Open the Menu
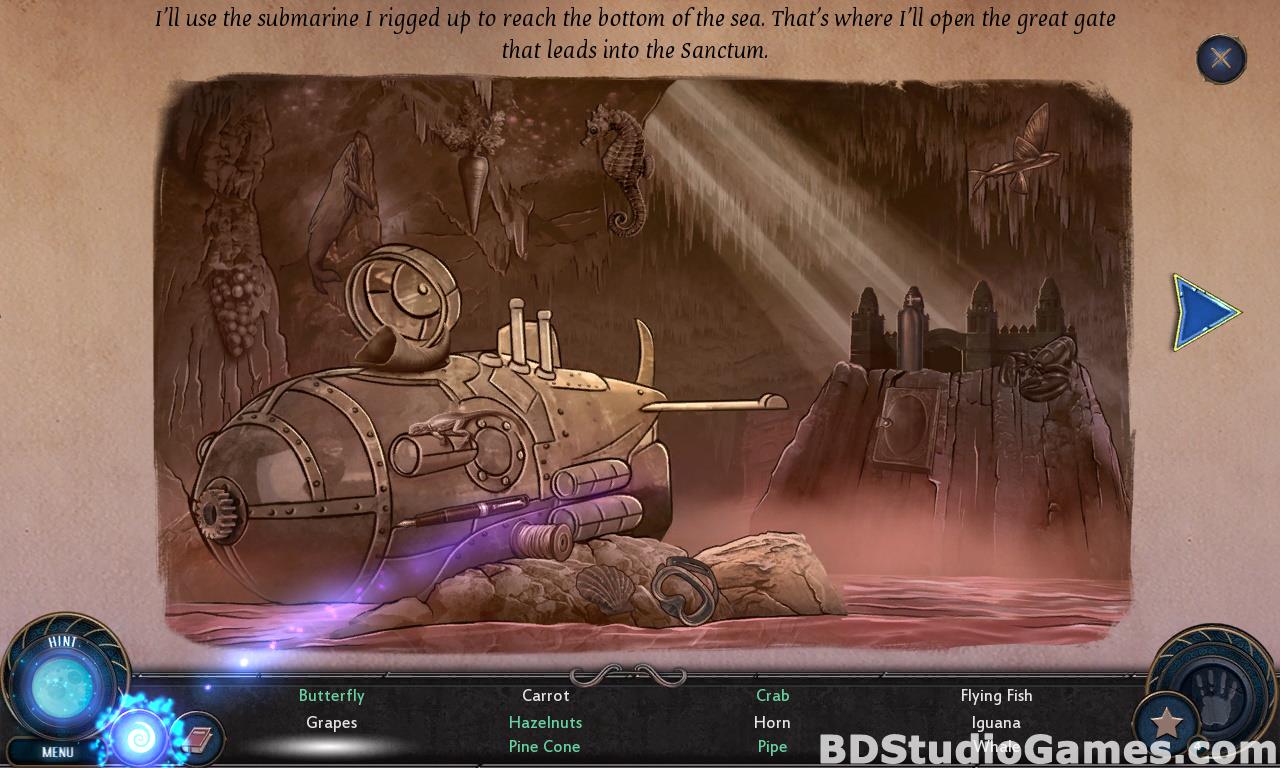The height and width of the screenshot is (768, 1280). click(x=58, y=752)
